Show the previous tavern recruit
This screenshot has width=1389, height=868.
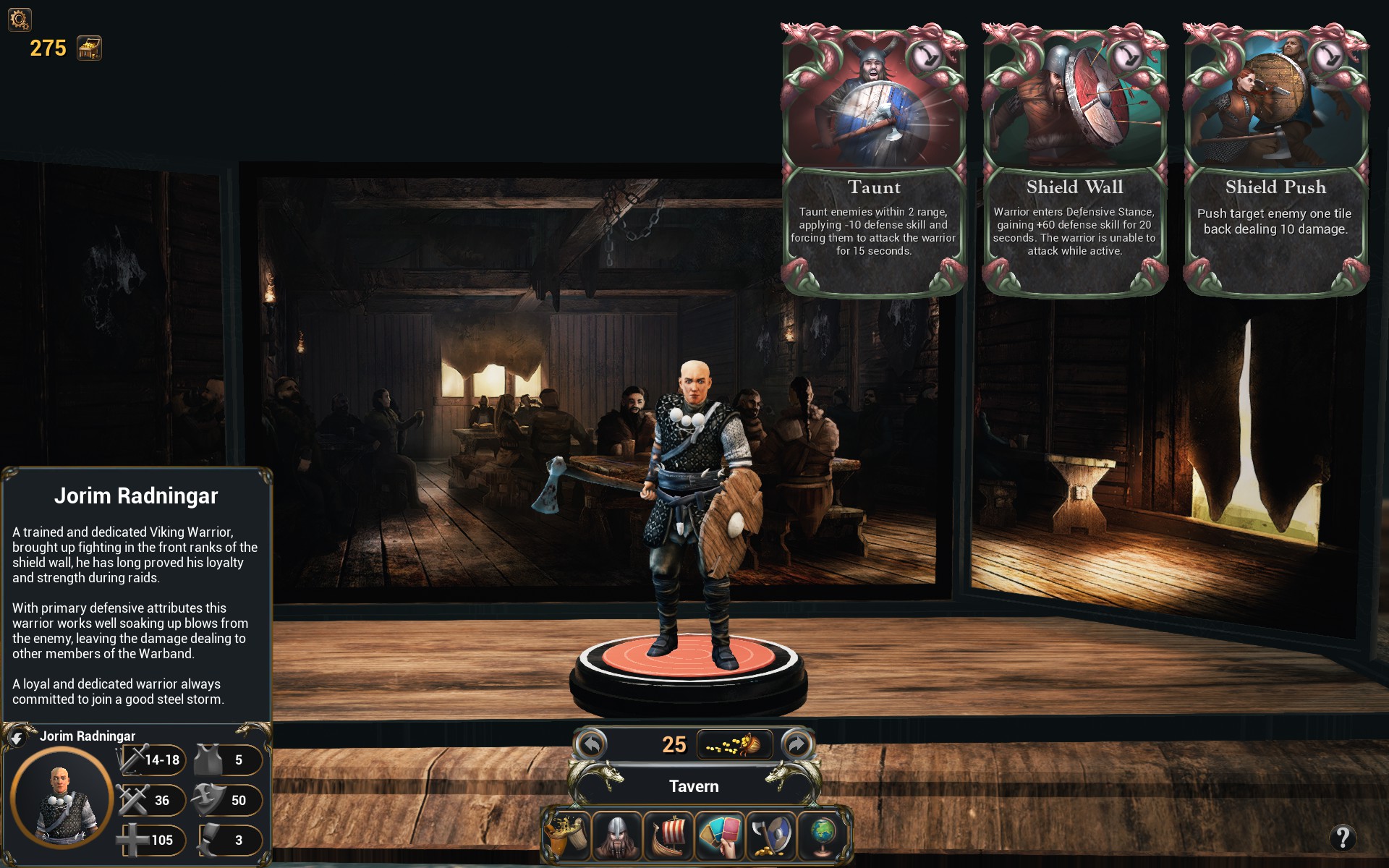pyautogui.click(x=592, y=744)
